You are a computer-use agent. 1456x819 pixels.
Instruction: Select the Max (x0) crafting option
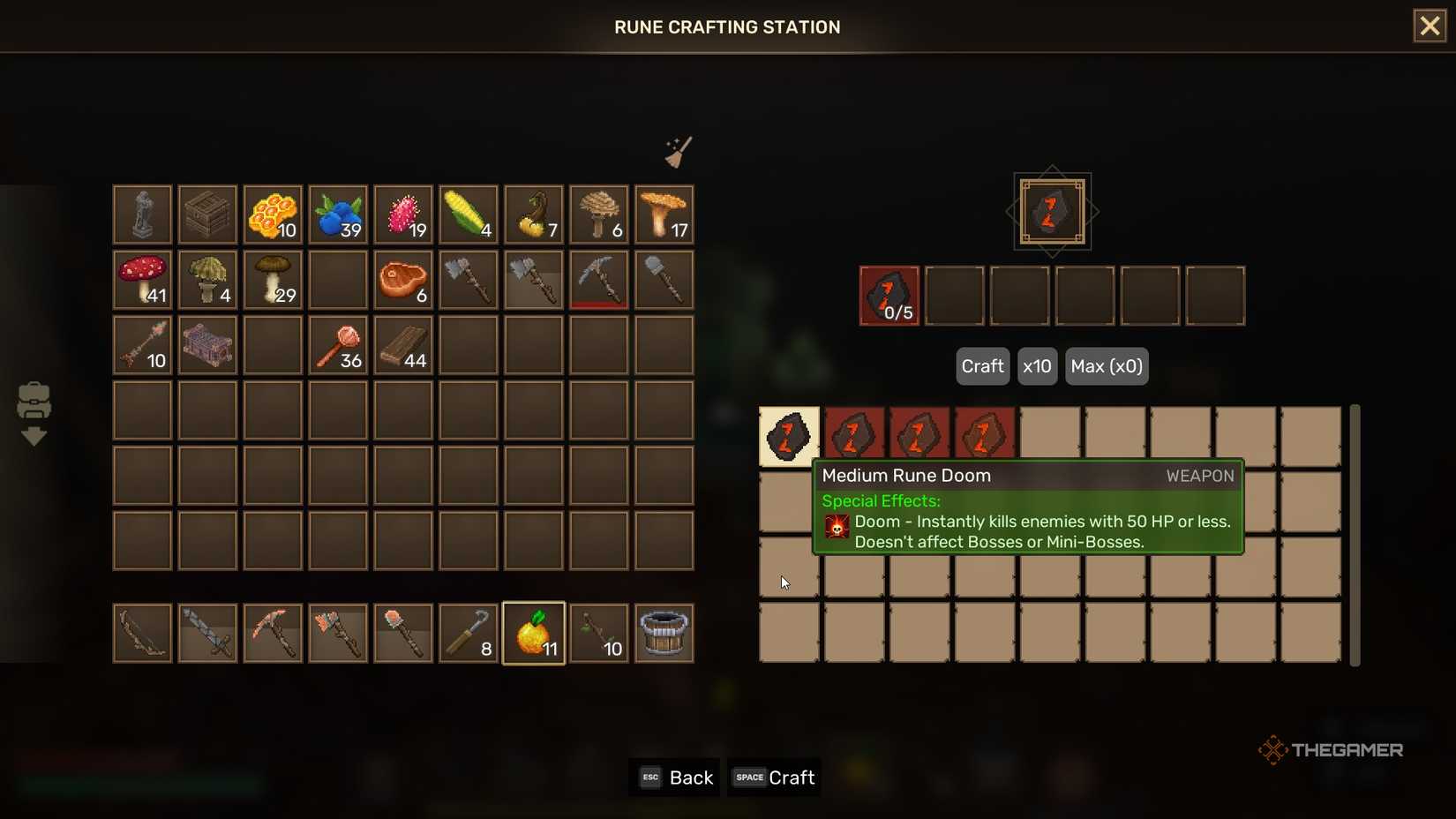1106,366
